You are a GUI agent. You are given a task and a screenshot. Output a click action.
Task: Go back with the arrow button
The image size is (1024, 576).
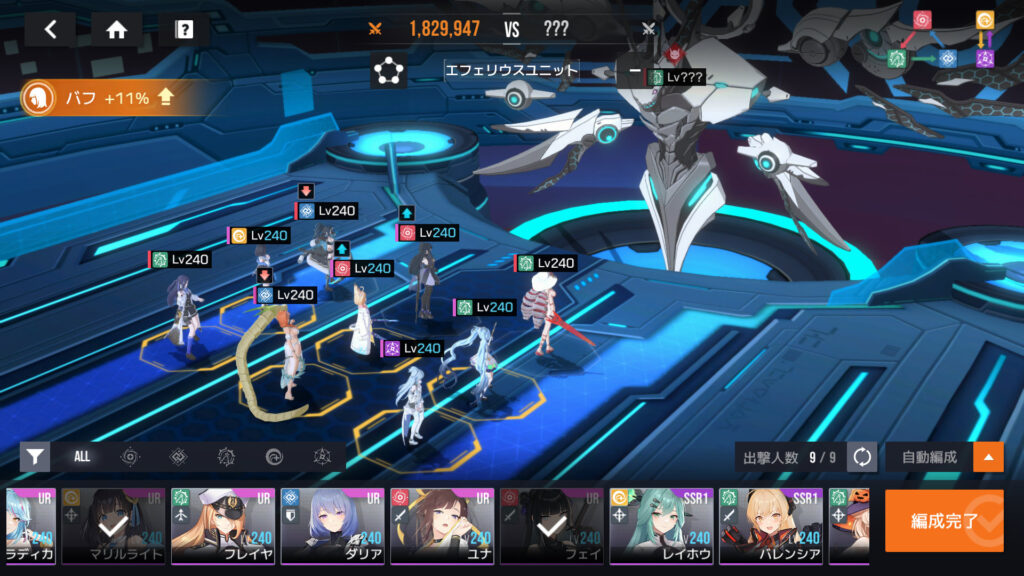point(51,29)
